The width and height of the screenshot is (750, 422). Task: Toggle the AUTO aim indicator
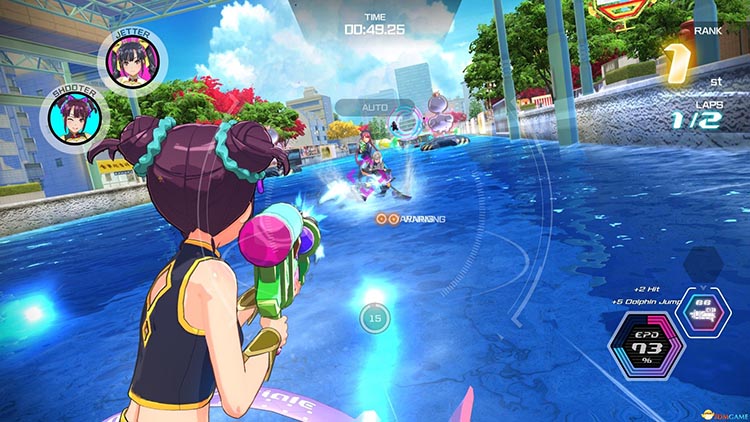click(x=376, y=106)
